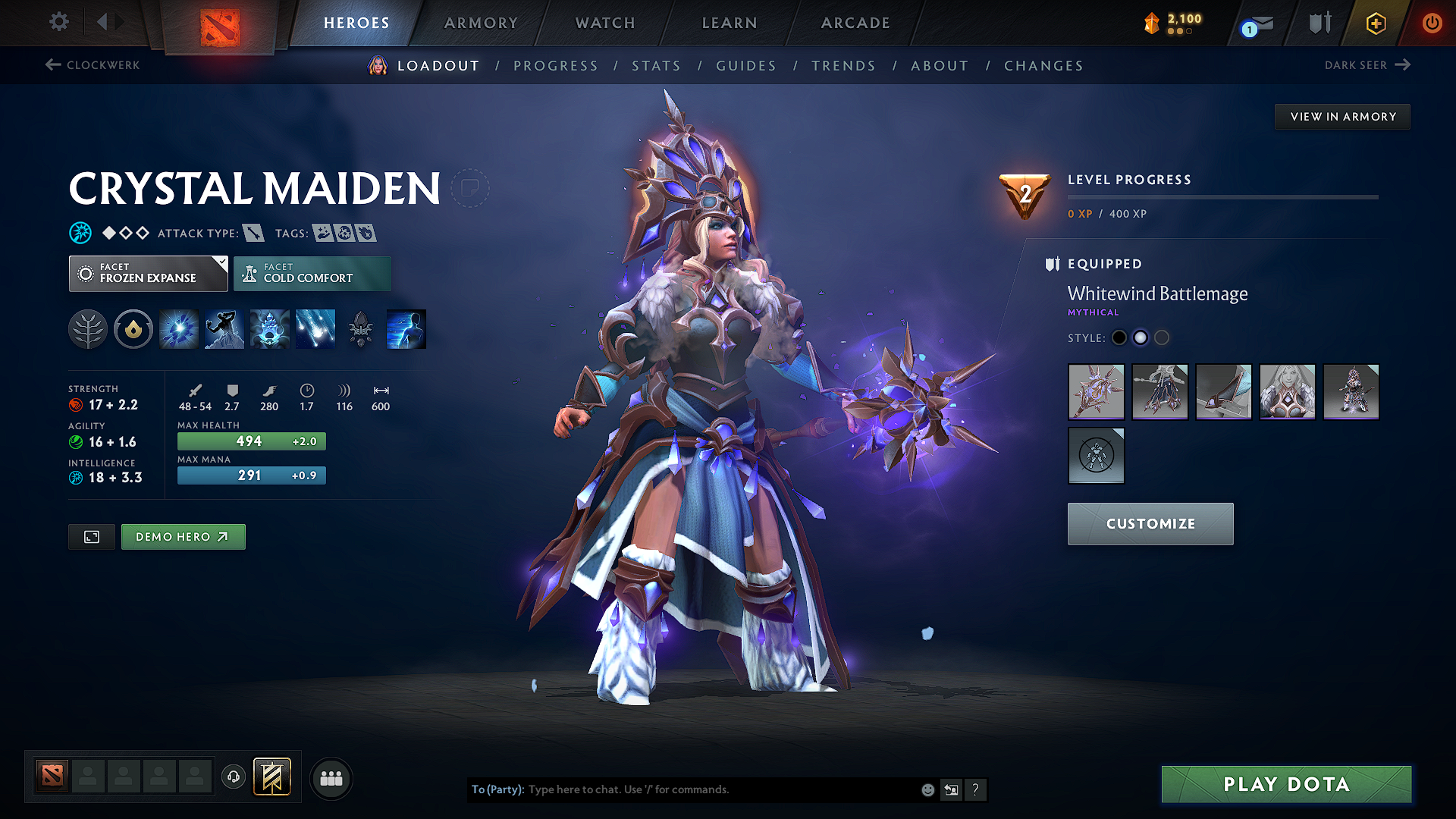View the talent tree icon
The image size is (1456, 819).
[87, 328]
